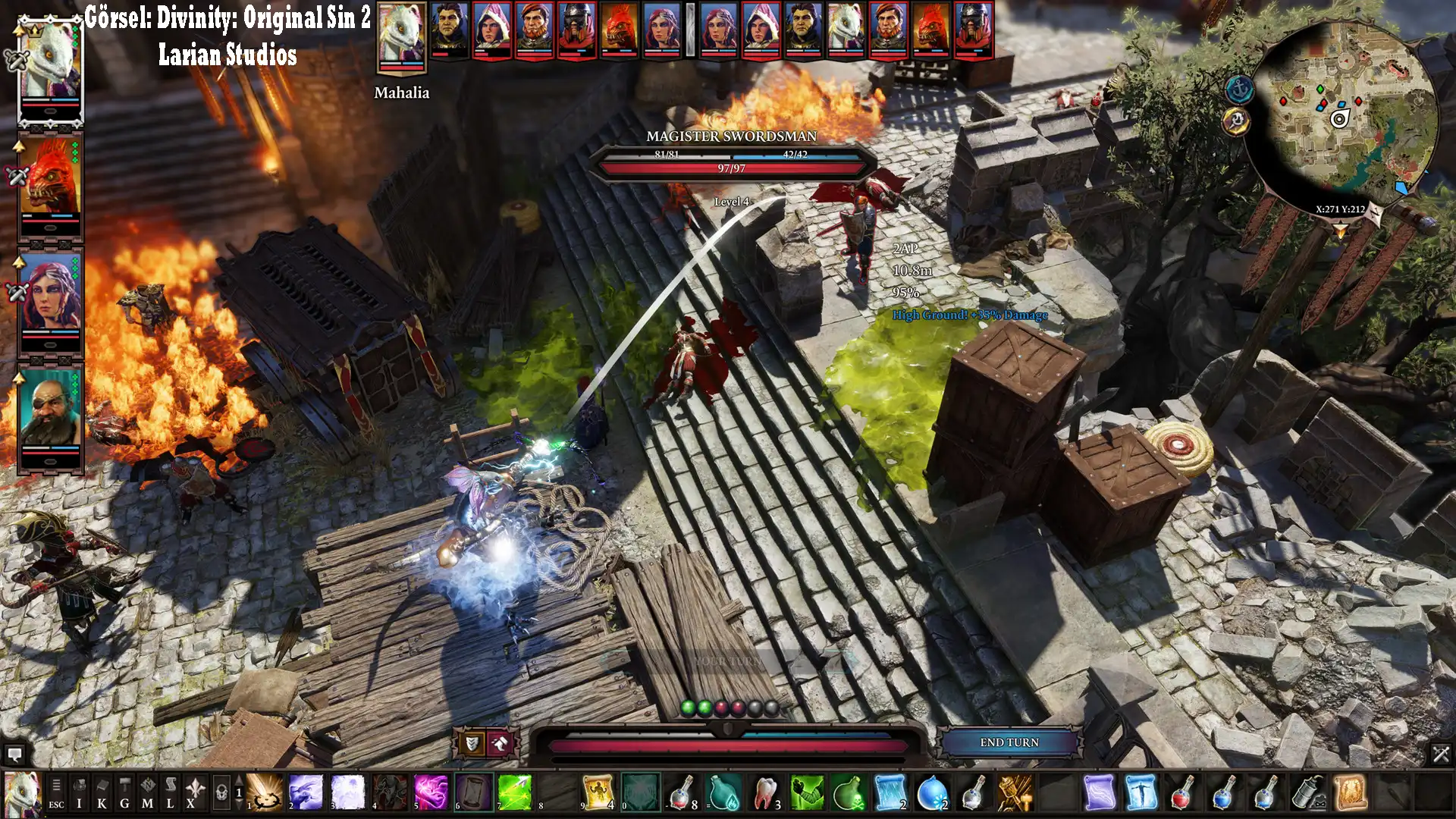Select the red lizard party portrait

51,182
